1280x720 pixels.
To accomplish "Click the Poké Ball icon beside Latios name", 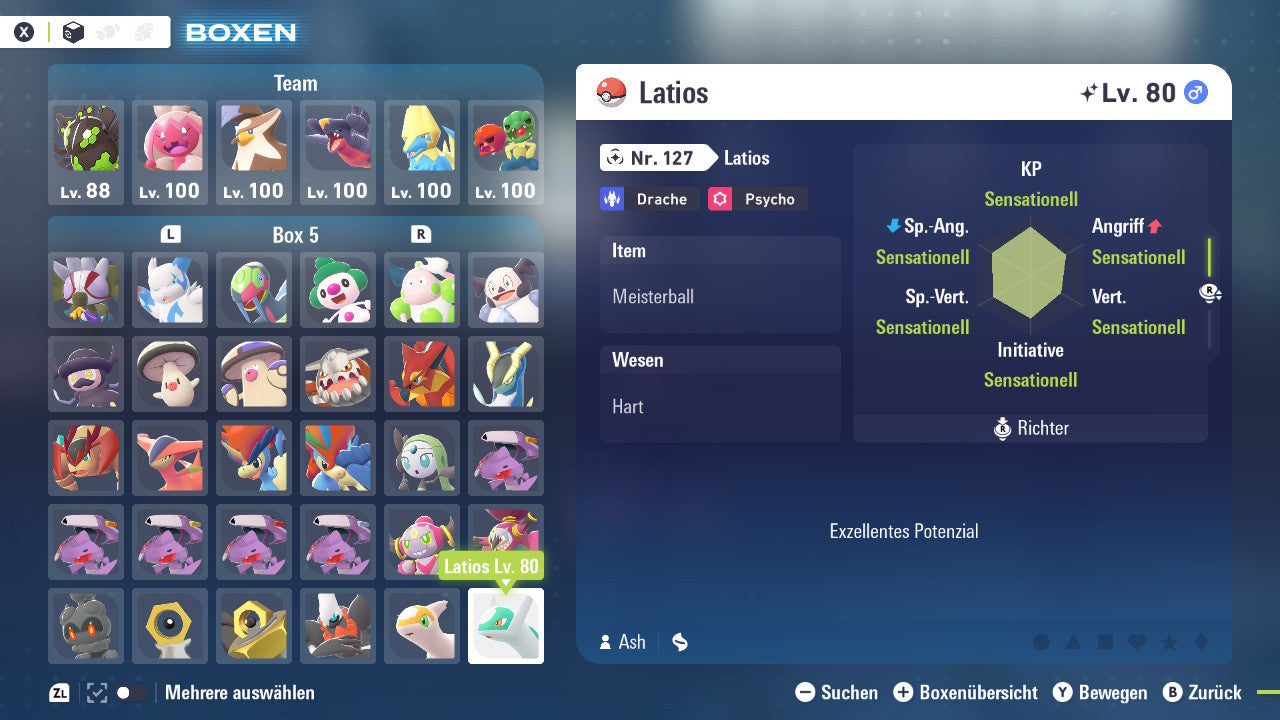I will [x=613, y=91].
